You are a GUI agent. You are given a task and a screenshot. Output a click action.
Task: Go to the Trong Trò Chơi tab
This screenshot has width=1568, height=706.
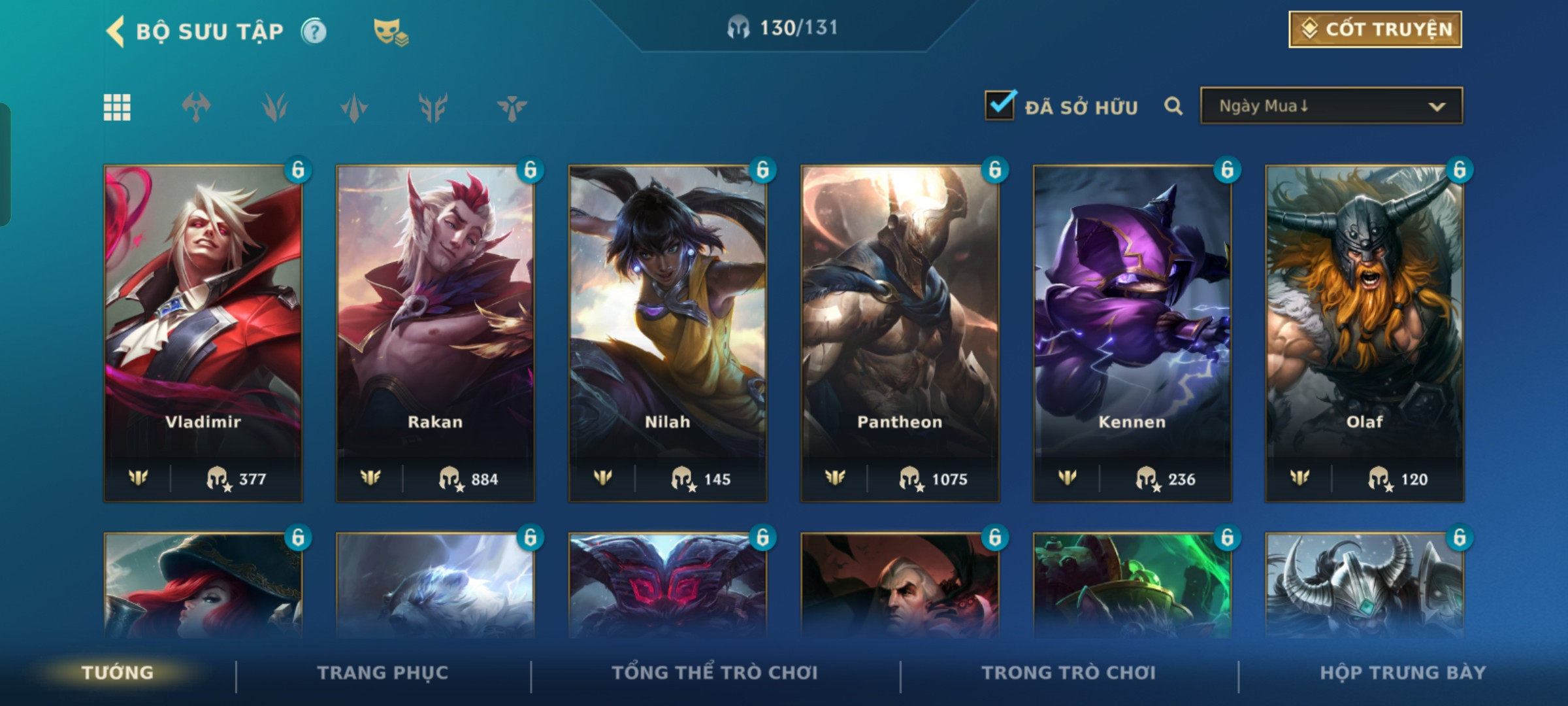pos(1069,673)
